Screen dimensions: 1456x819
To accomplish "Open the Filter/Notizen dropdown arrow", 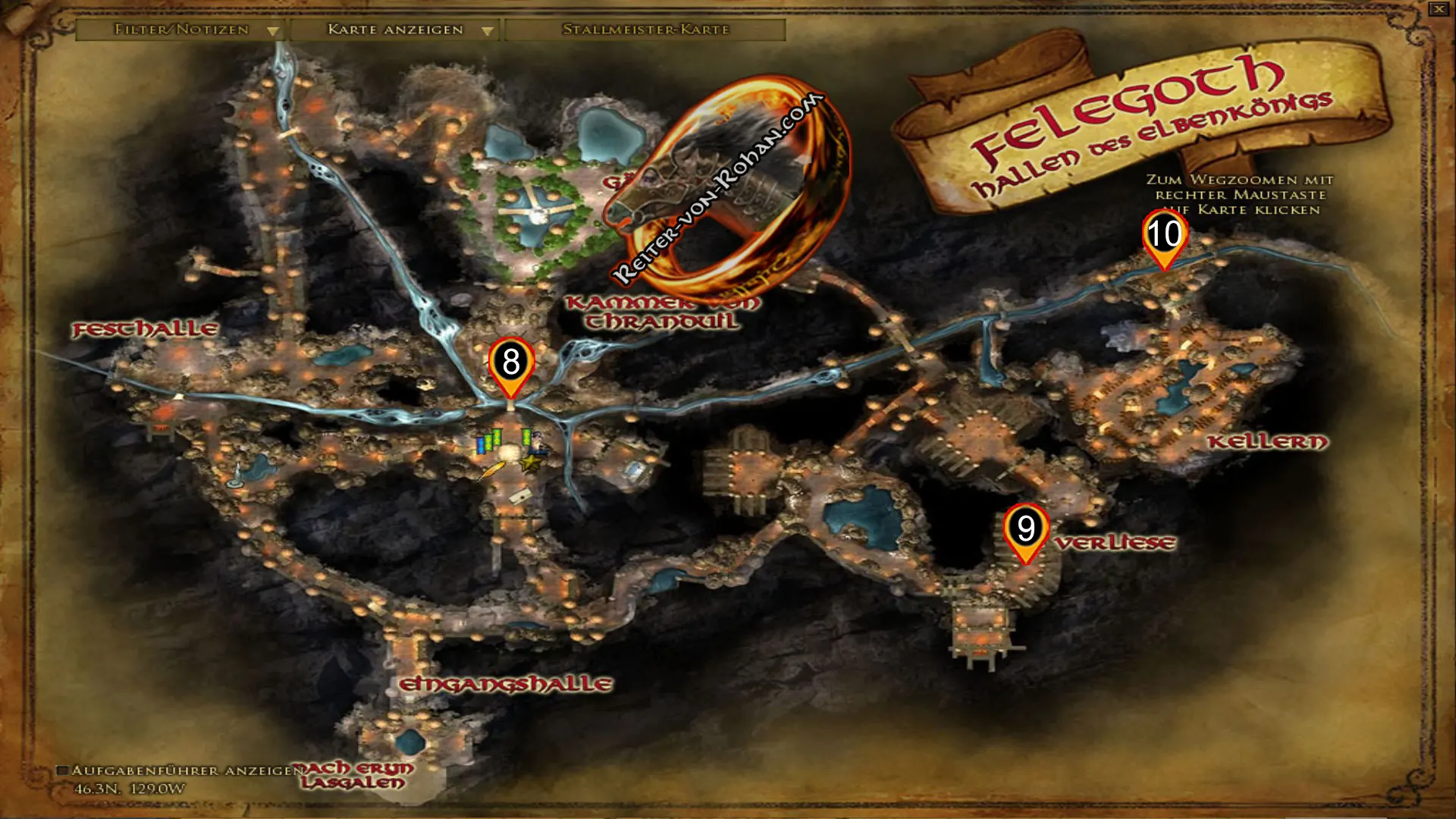I will coord(273,30).
